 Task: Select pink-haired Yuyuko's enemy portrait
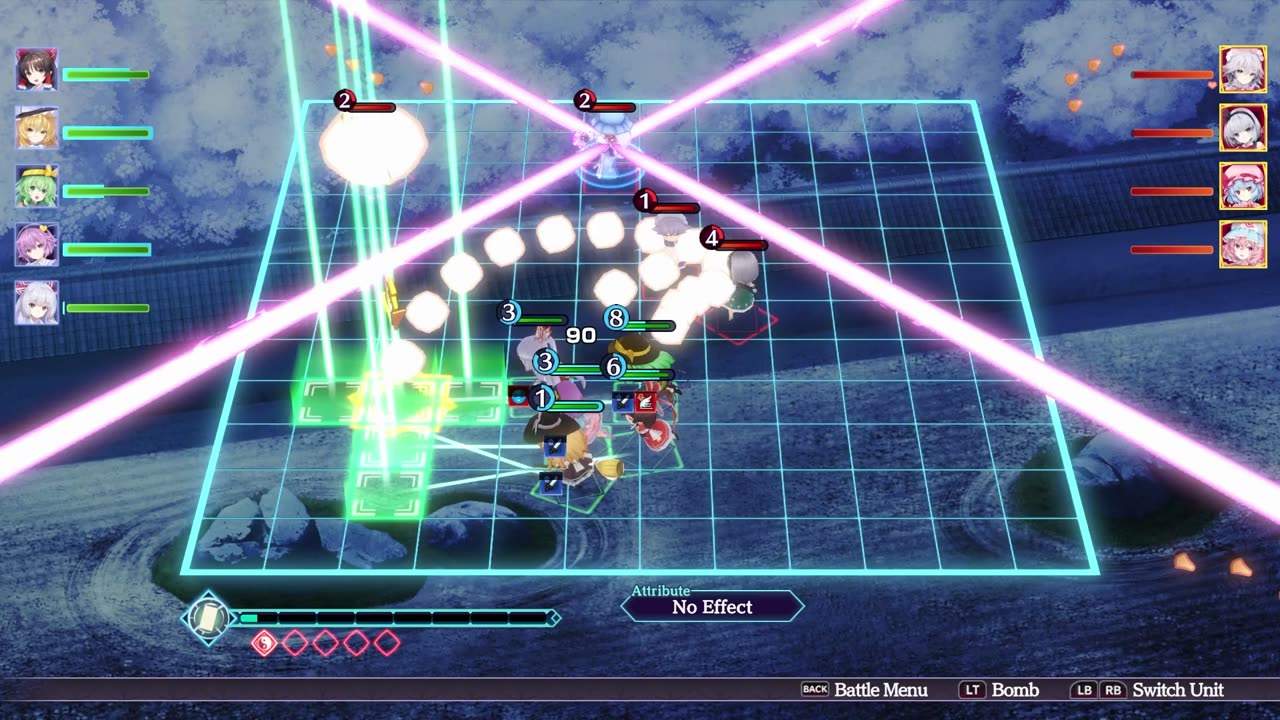1243,244
